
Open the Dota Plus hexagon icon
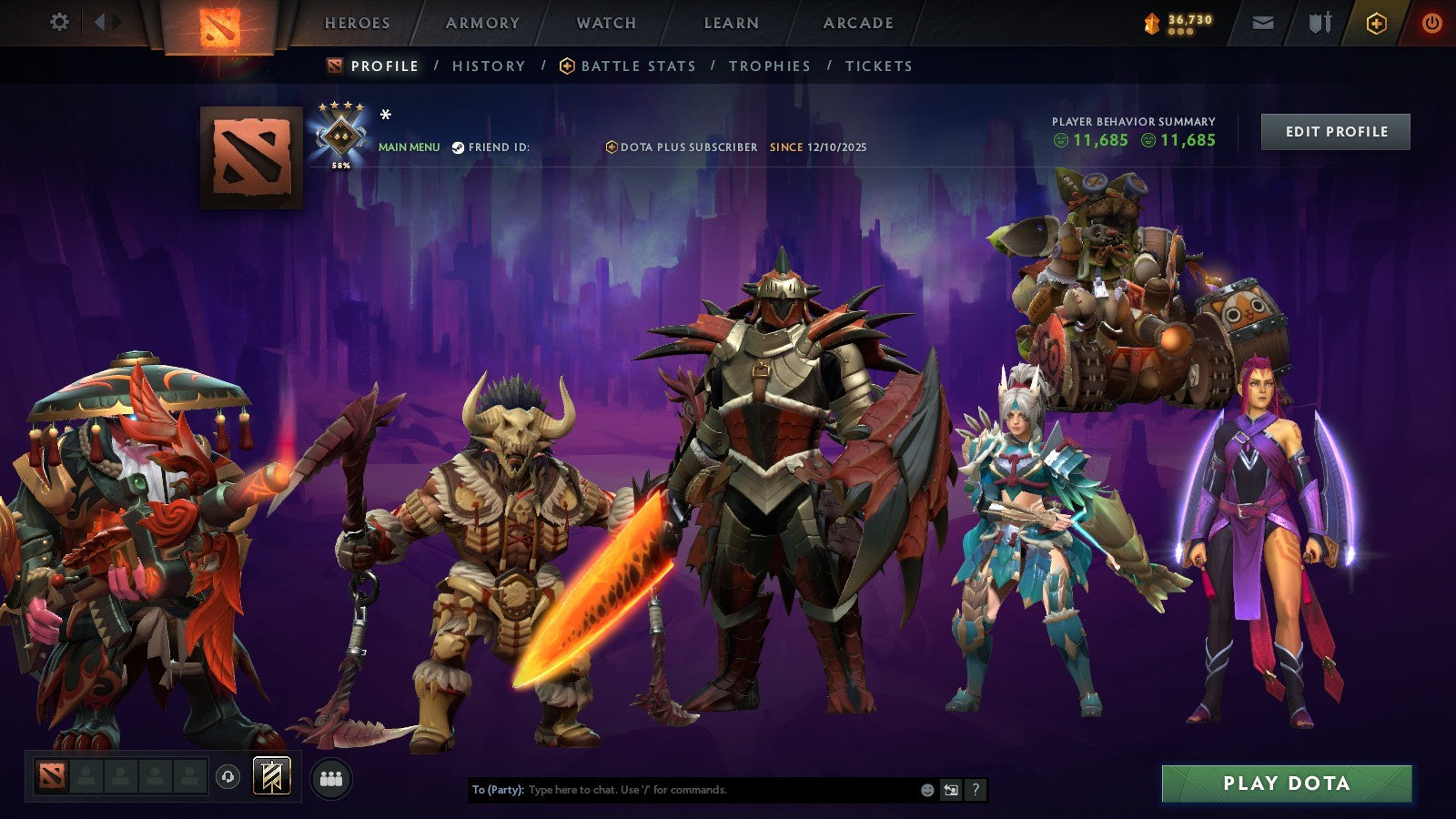point(1376,22)
